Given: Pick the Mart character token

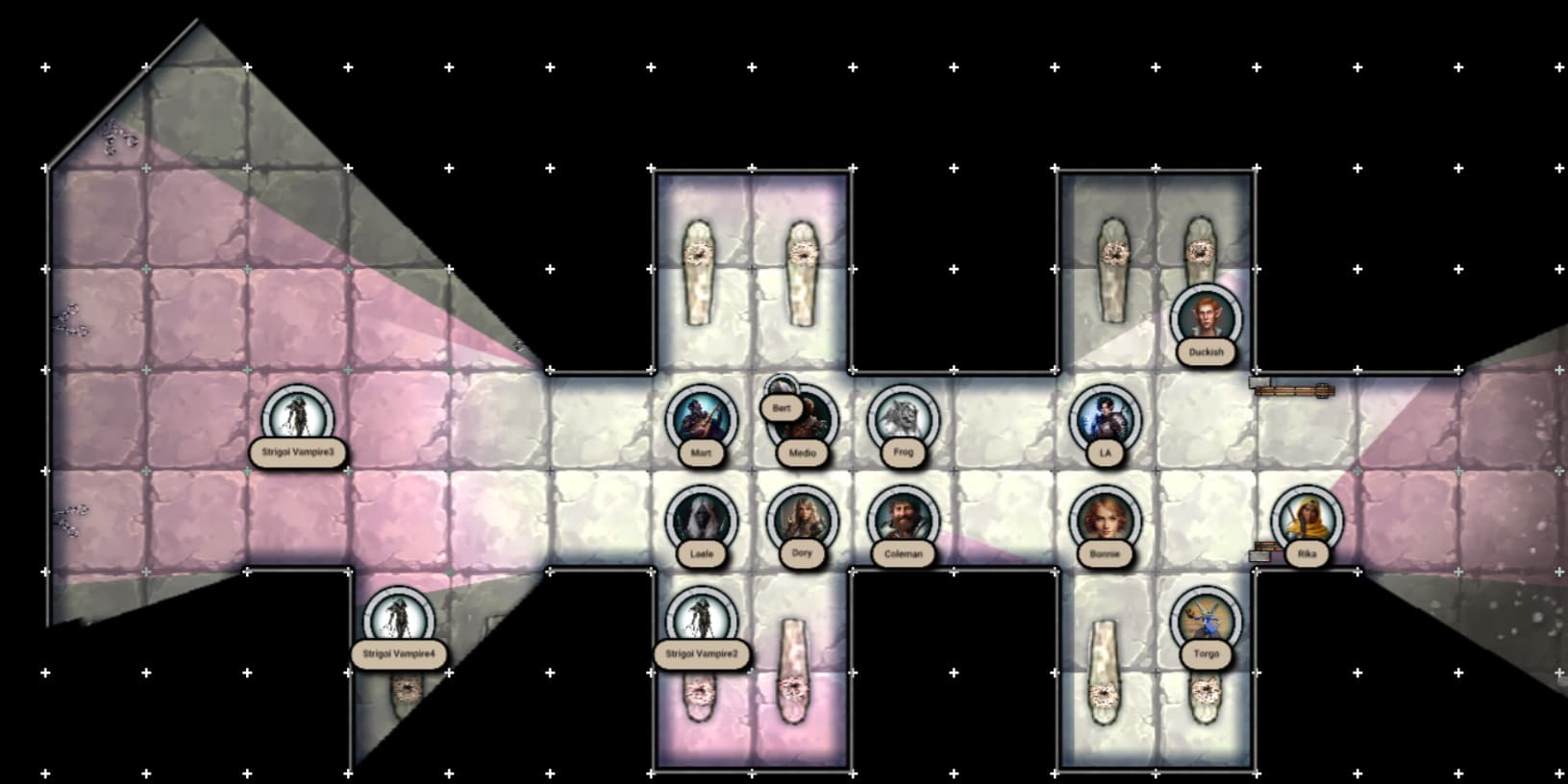Looking at the screenshot, I should tap(701, 419).
